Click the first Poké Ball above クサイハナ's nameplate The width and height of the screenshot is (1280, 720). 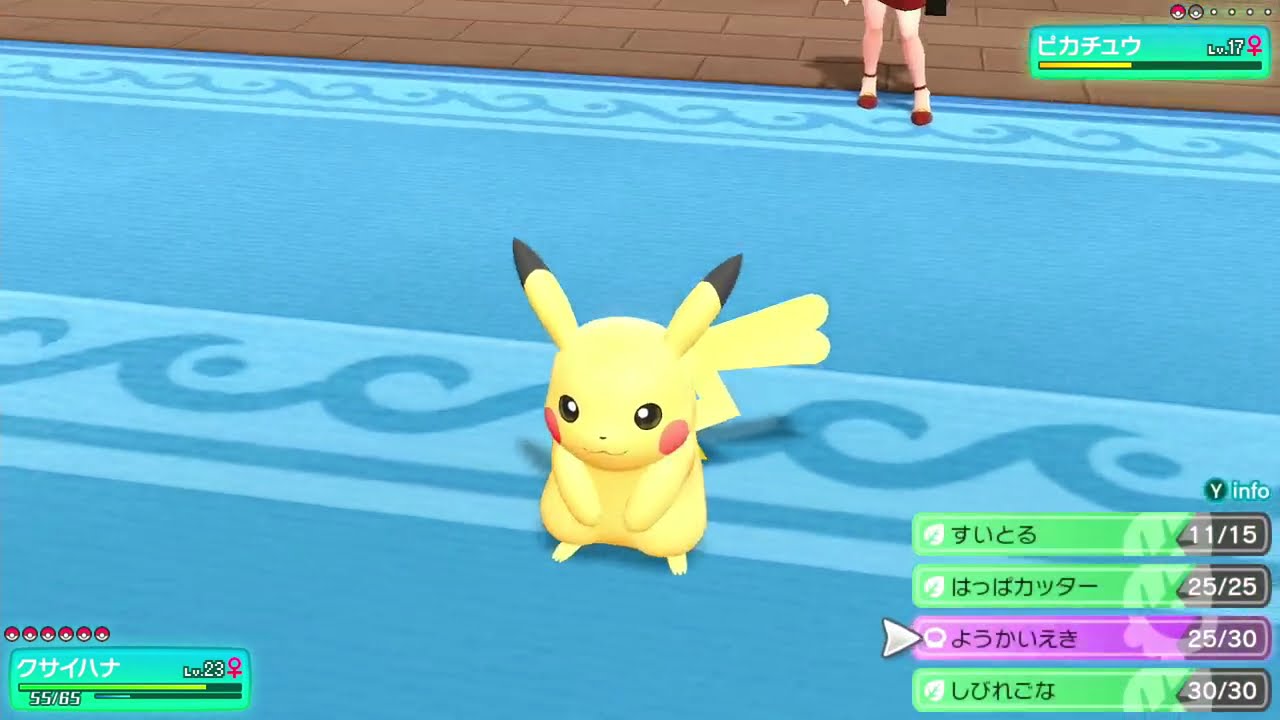pos(12,635)
